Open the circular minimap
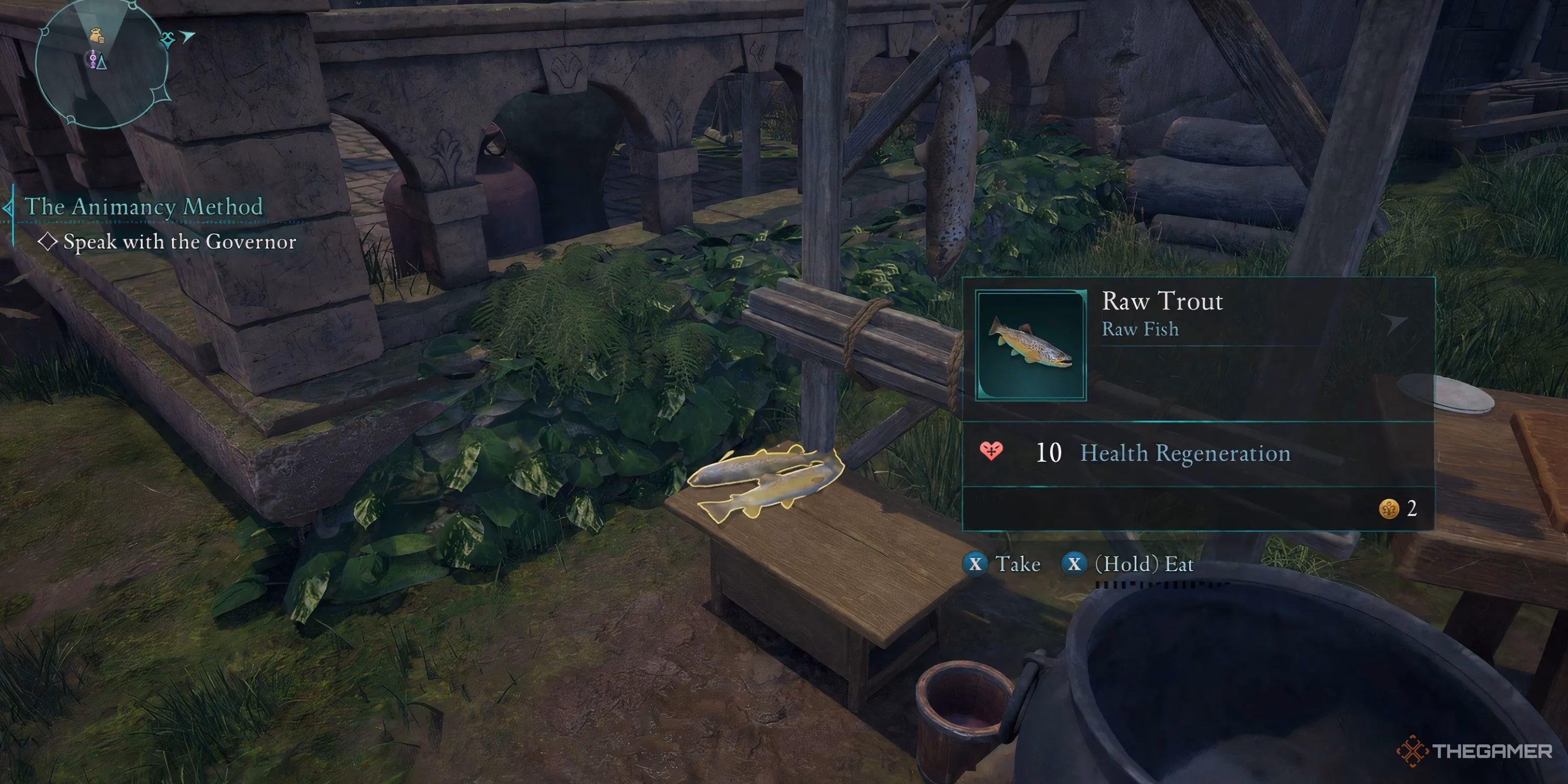The height and width of the screenshot is (784, 1568). tap(102, 63)
